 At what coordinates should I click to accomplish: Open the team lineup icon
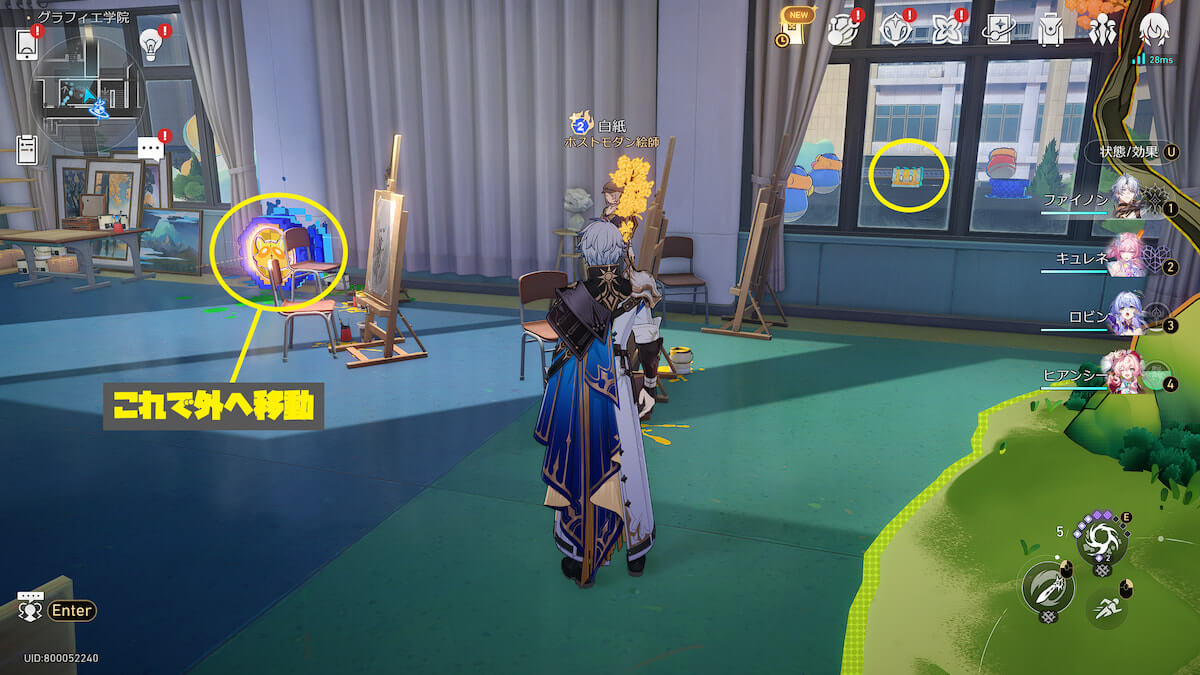tap(1102, 30)
